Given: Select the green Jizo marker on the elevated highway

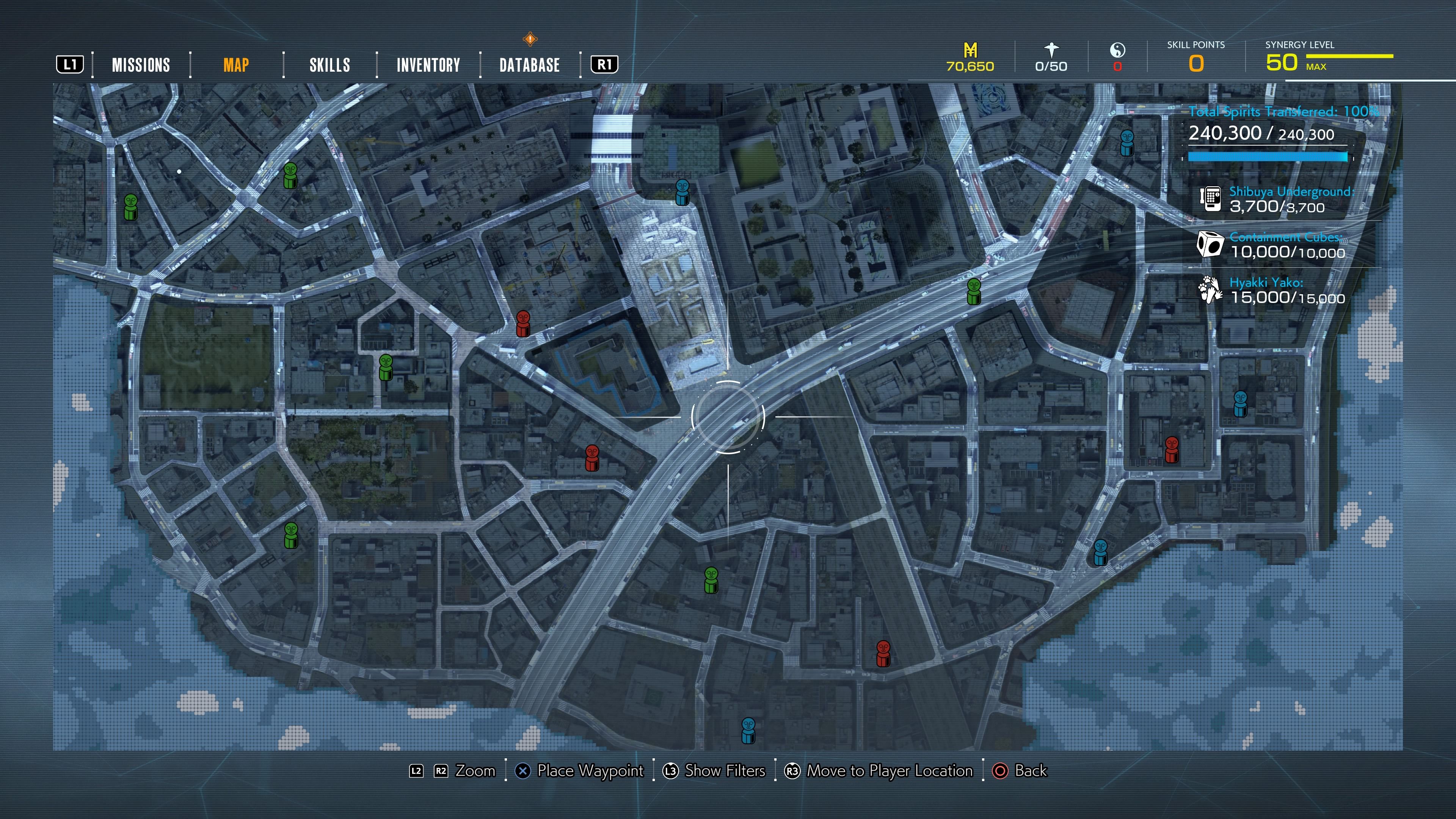Looking at the screenshot, I should 973,292.
